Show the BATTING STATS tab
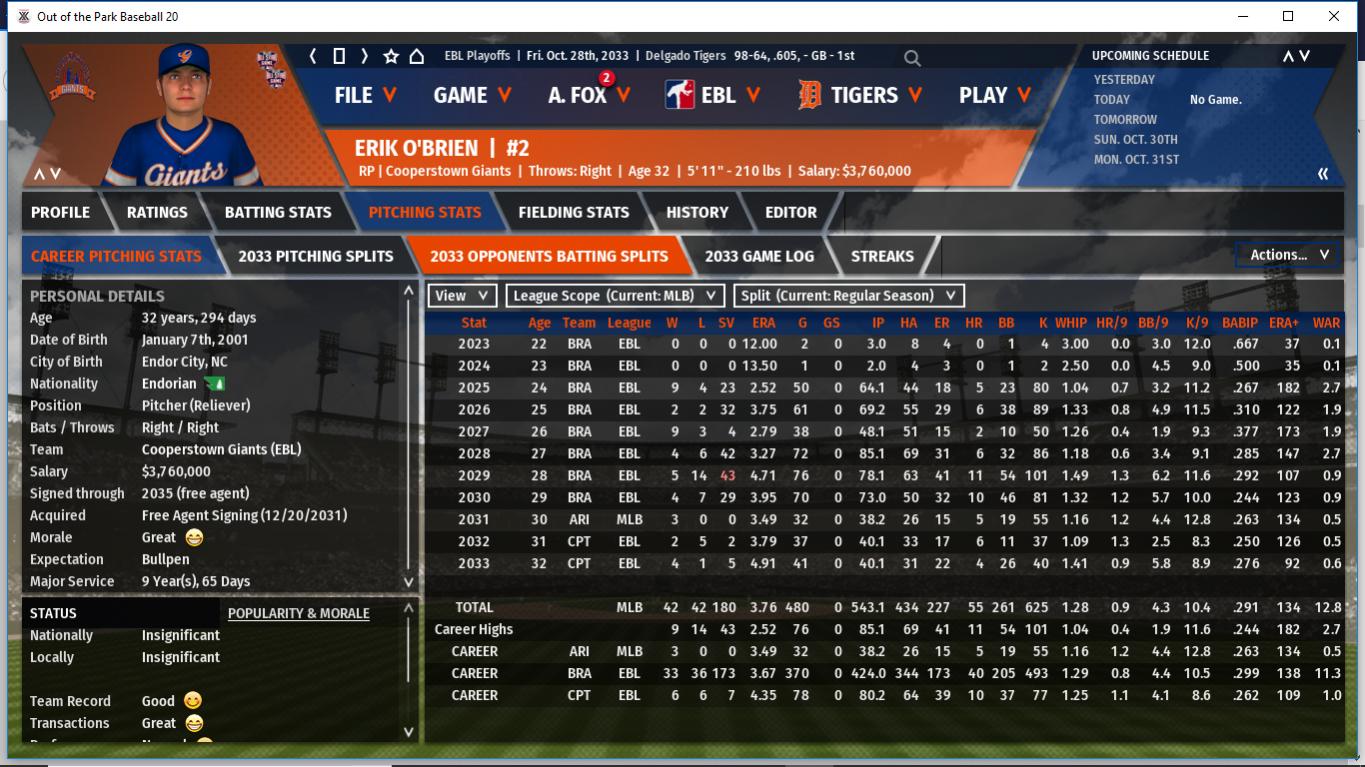This screenshot has height=767, width=1365. [277, 212]
